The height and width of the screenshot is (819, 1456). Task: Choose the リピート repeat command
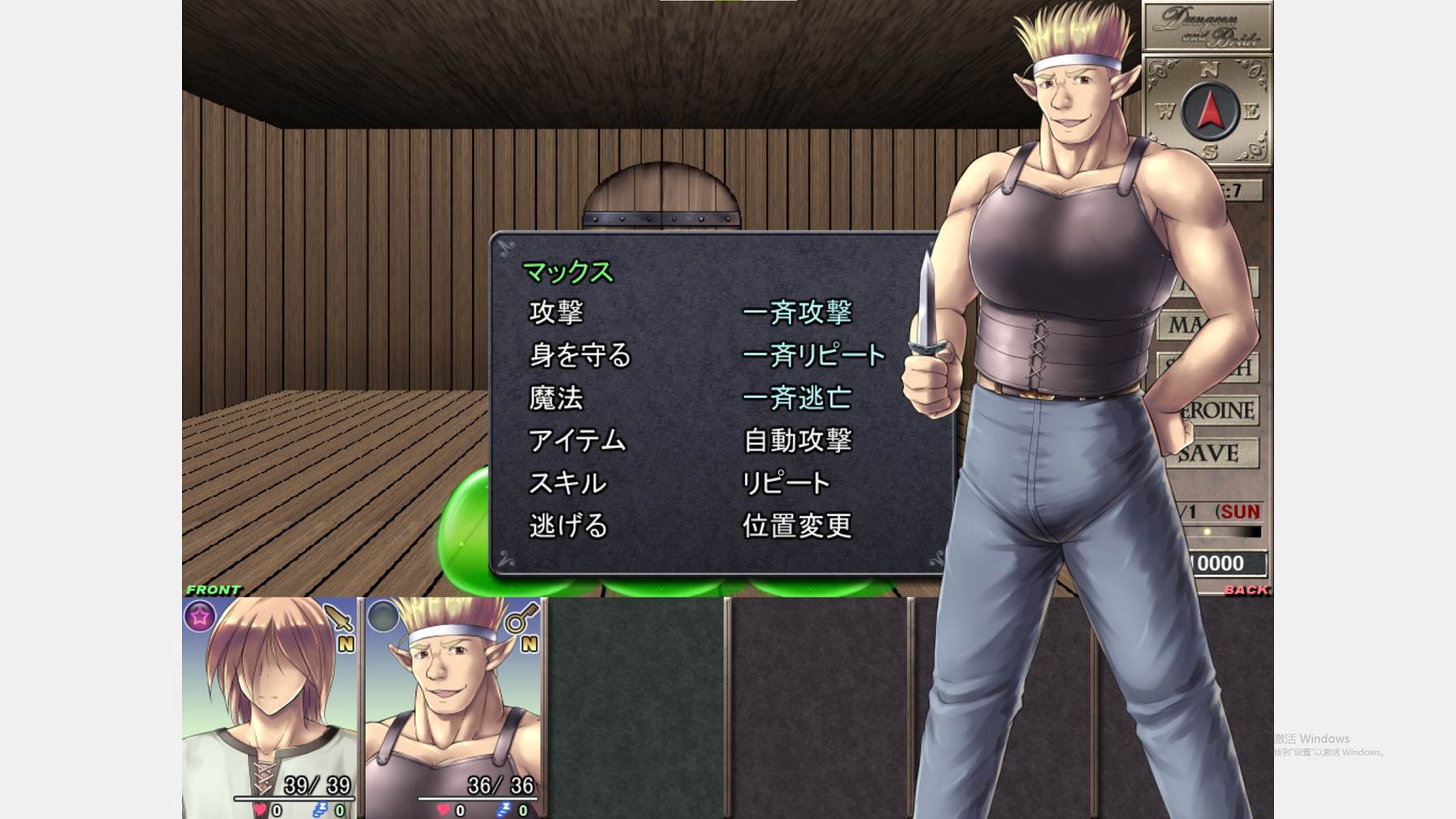[786, 483]
